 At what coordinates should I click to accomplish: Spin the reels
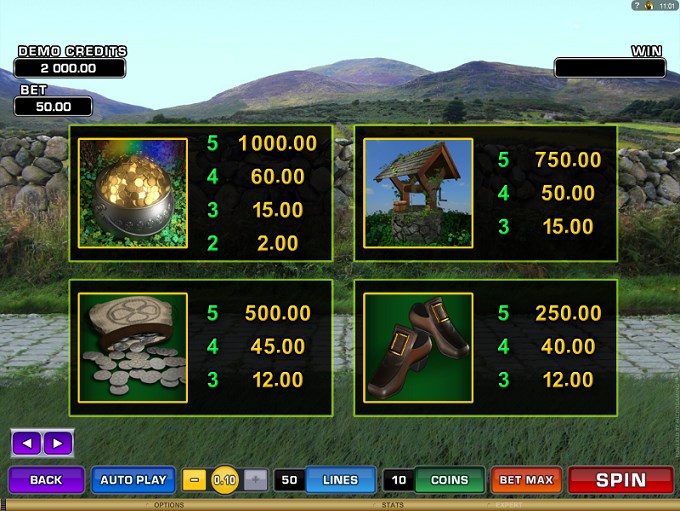(x=620, y=480)
